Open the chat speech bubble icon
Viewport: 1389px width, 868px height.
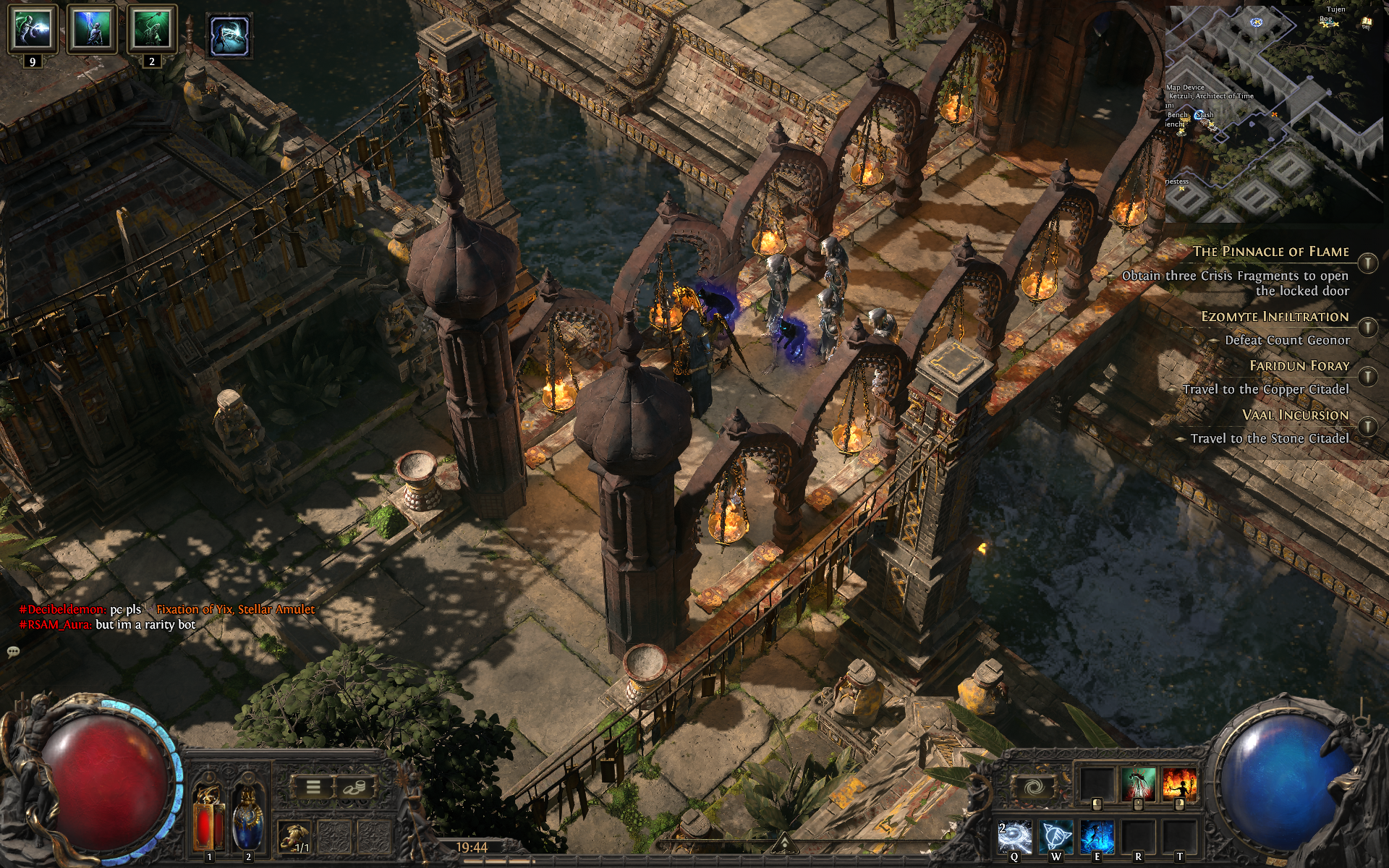point(13,652)
